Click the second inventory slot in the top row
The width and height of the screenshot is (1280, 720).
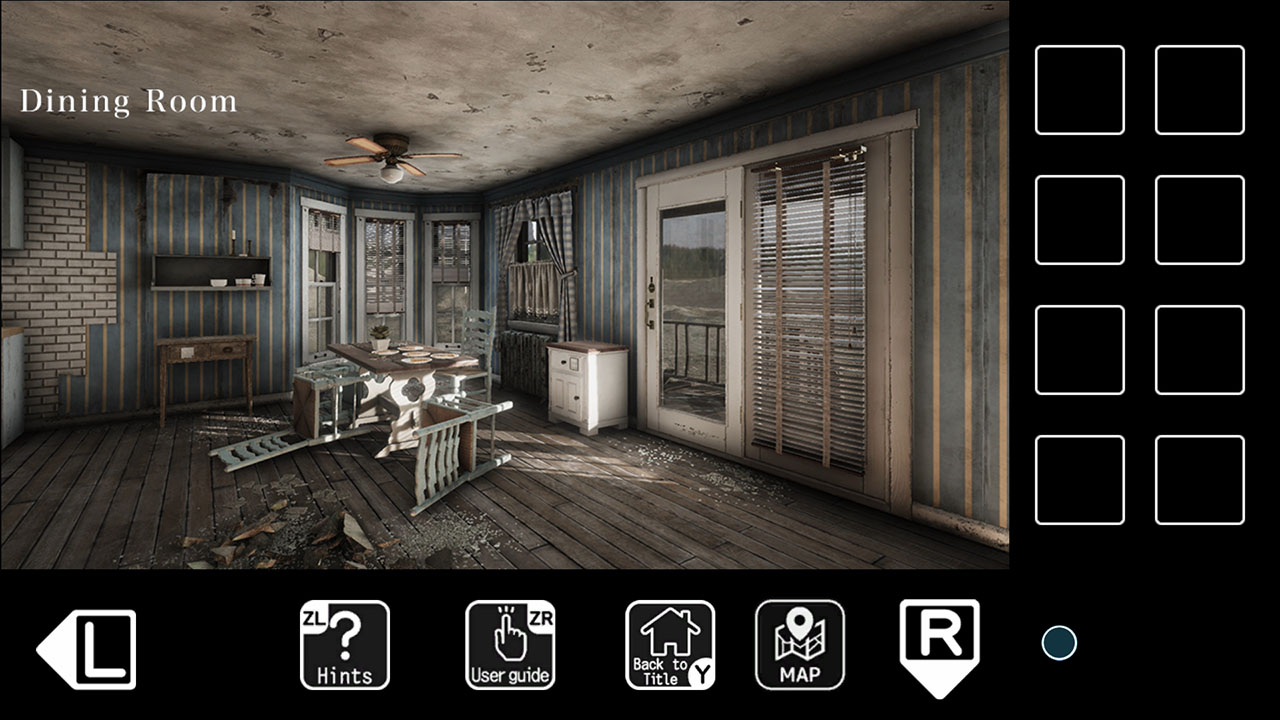pos(1199,92)
